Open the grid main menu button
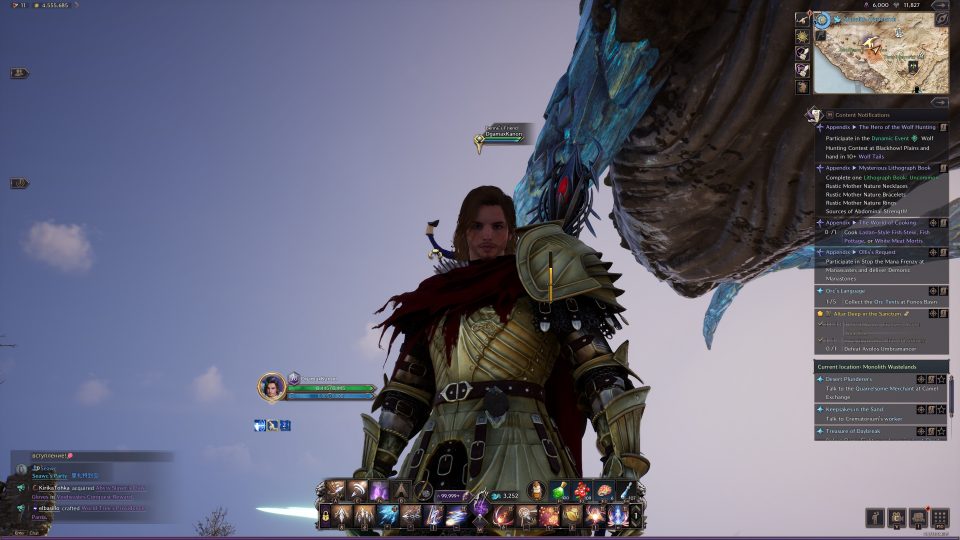 point(939,518)
